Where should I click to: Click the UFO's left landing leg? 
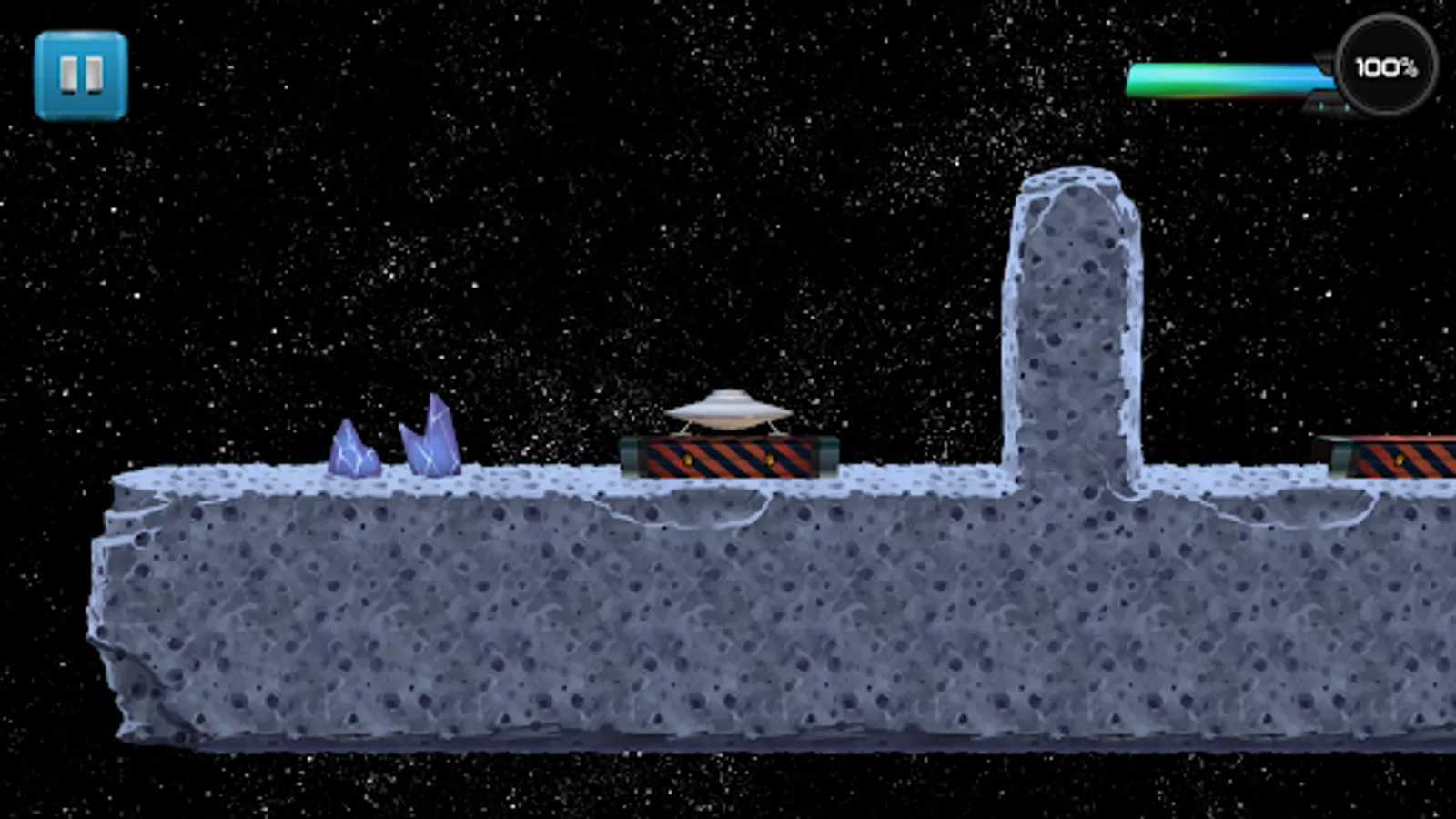686,427
